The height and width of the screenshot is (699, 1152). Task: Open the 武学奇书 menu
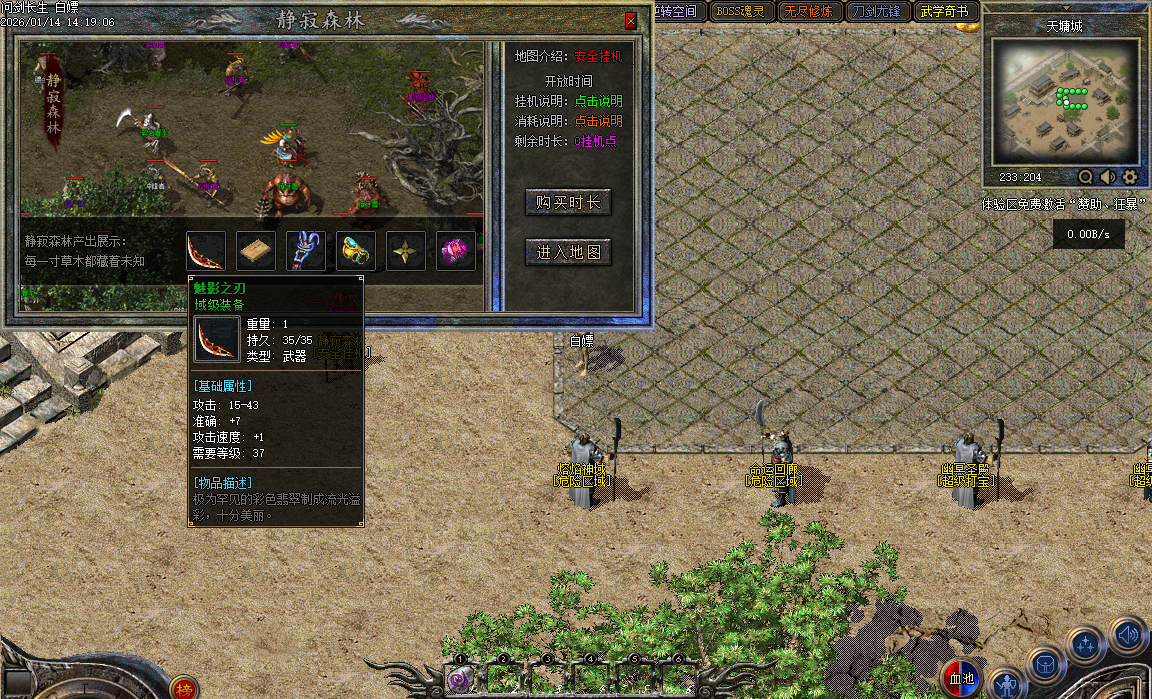pyautogui.click(x=944, y=12)
